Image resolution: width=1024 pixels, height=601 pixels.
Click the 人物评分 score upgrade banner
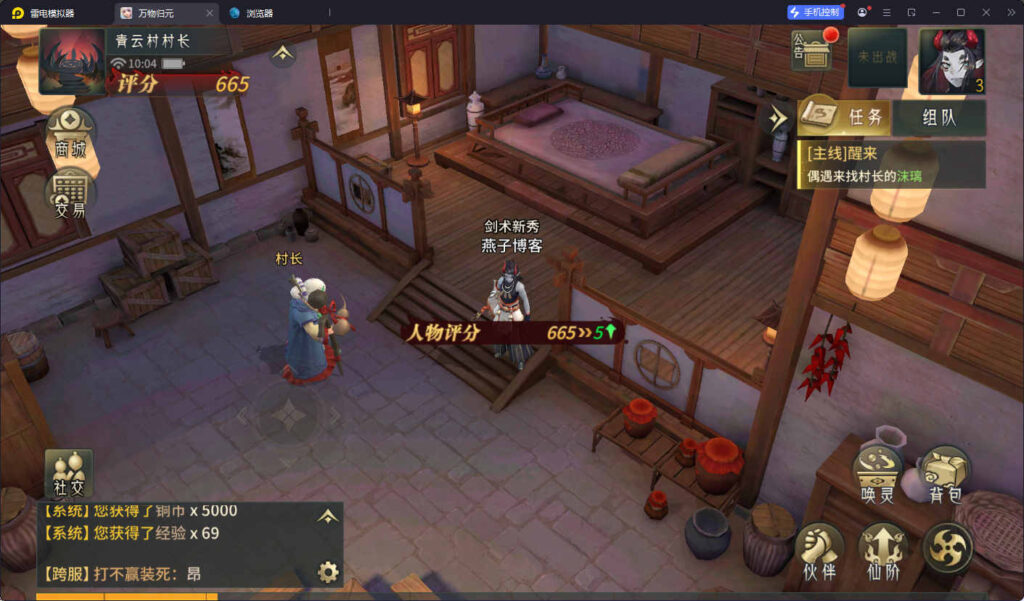pos(510,333)
